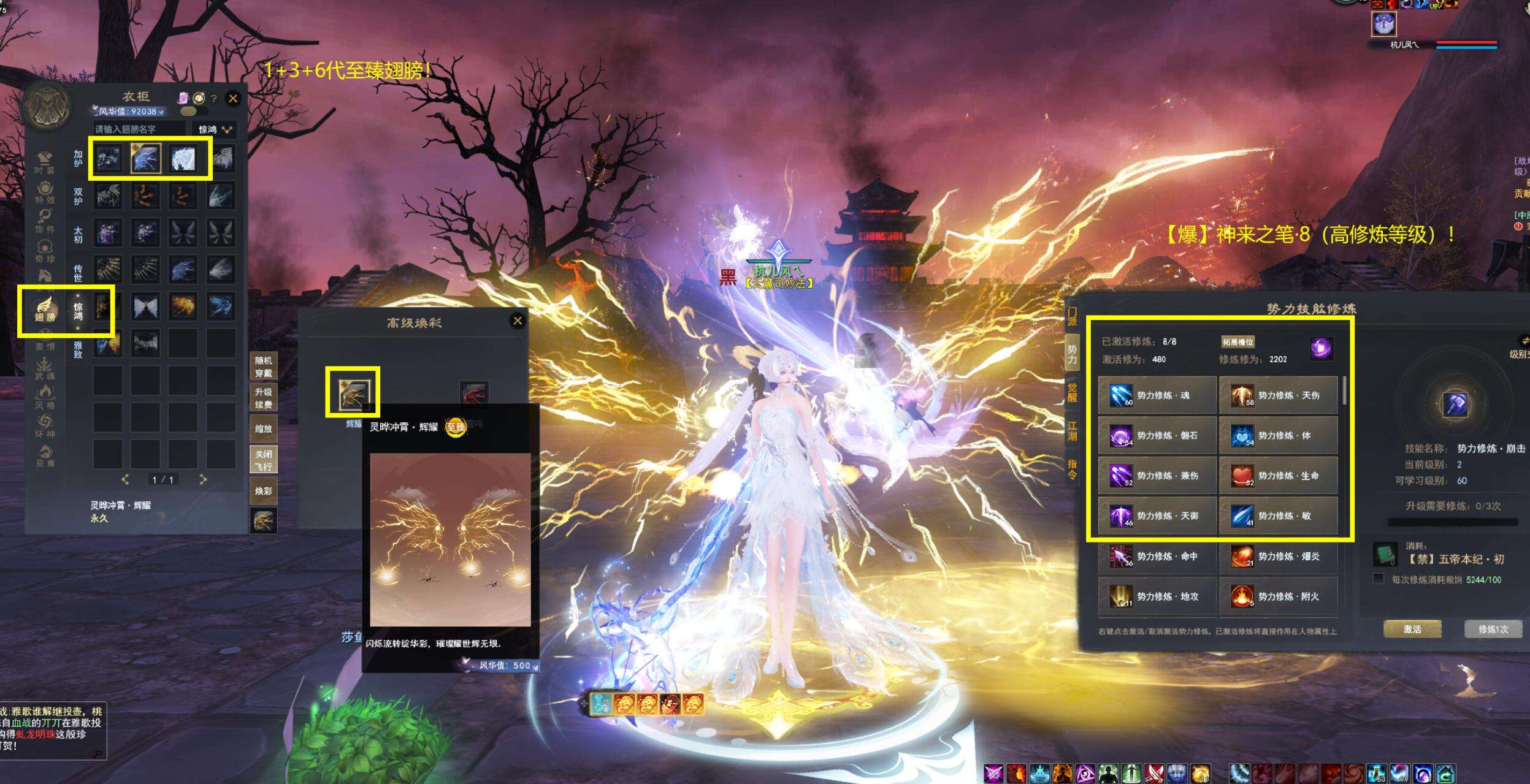Open the 焕彩 recolor option
This screenshot has width=1530, height=784.
[x=264, y=491]
